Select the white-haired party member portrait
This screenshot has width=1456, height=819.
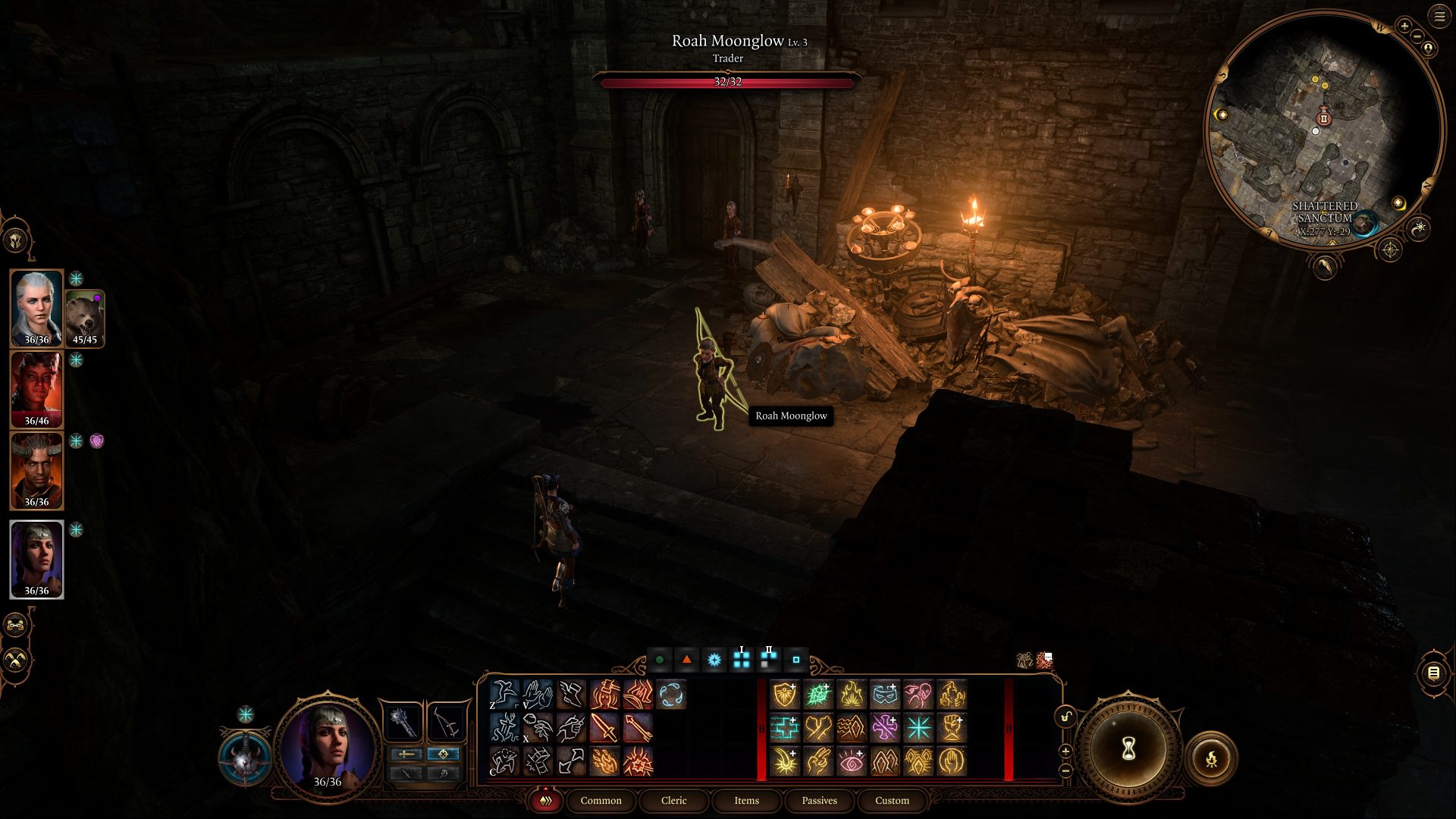point(36,308)
